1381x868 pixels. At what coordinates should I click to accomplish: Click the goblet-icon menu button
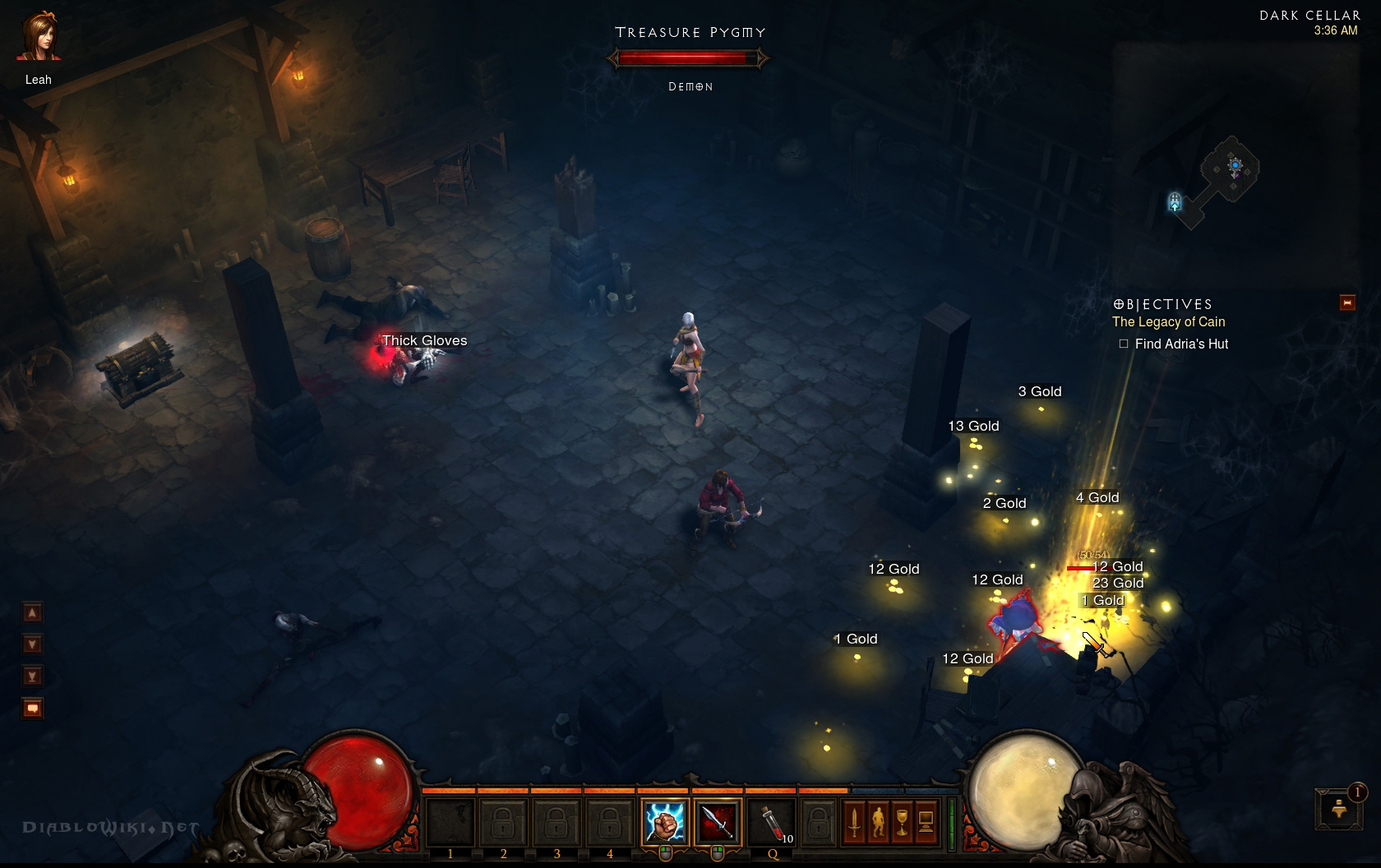[902, 822]
